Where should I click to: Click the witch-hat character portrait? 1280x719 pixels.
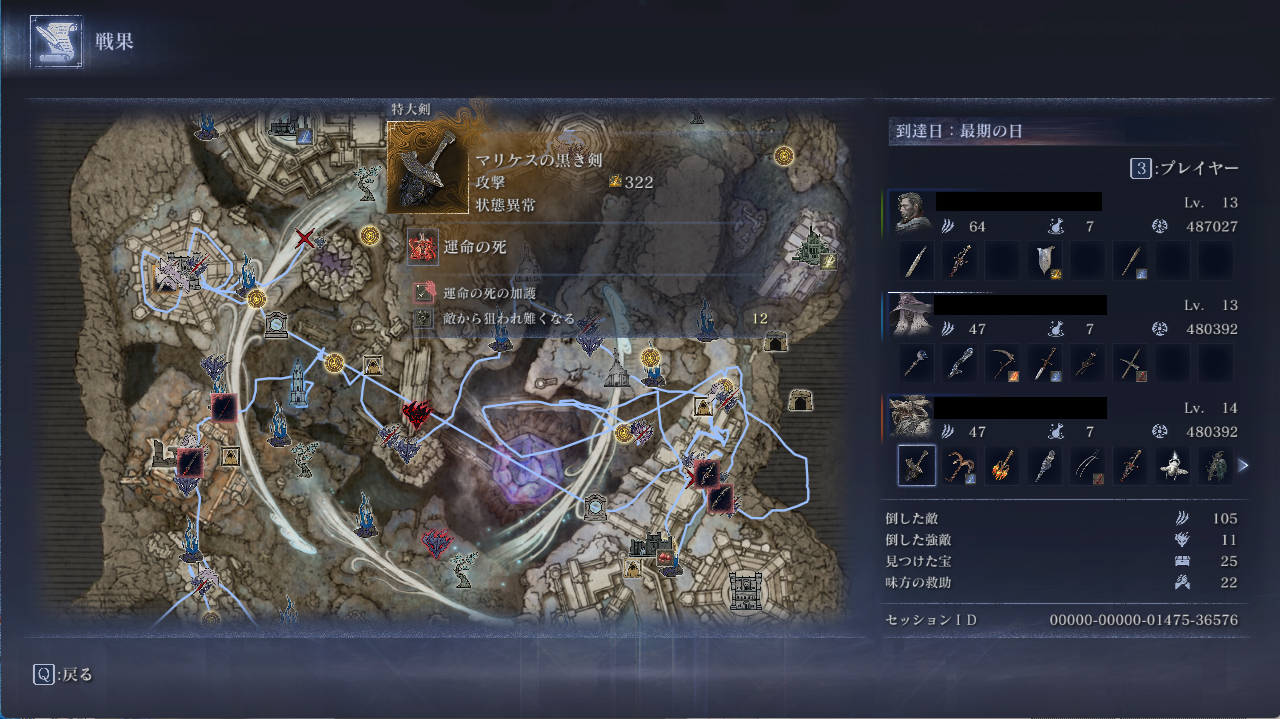(909, 314)
